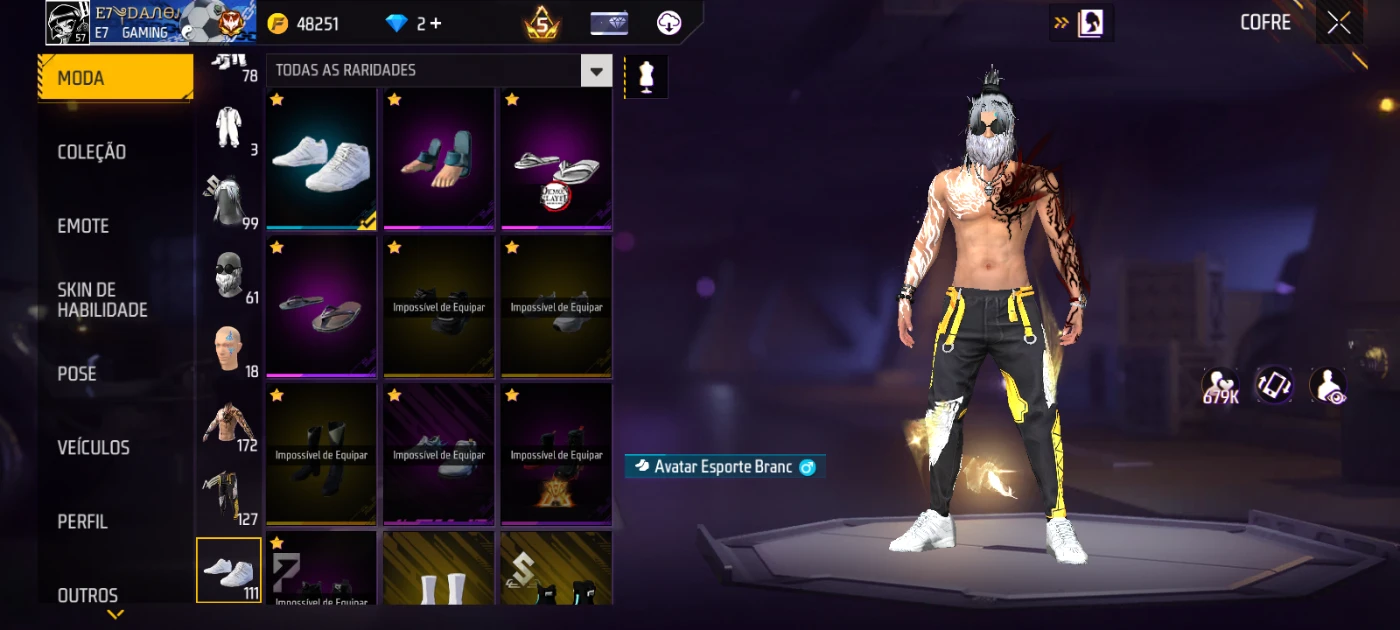This screenshot has height=630, width=1400.
Task: Open the Todas as Raridades dropdown
Action: (597, 71)
